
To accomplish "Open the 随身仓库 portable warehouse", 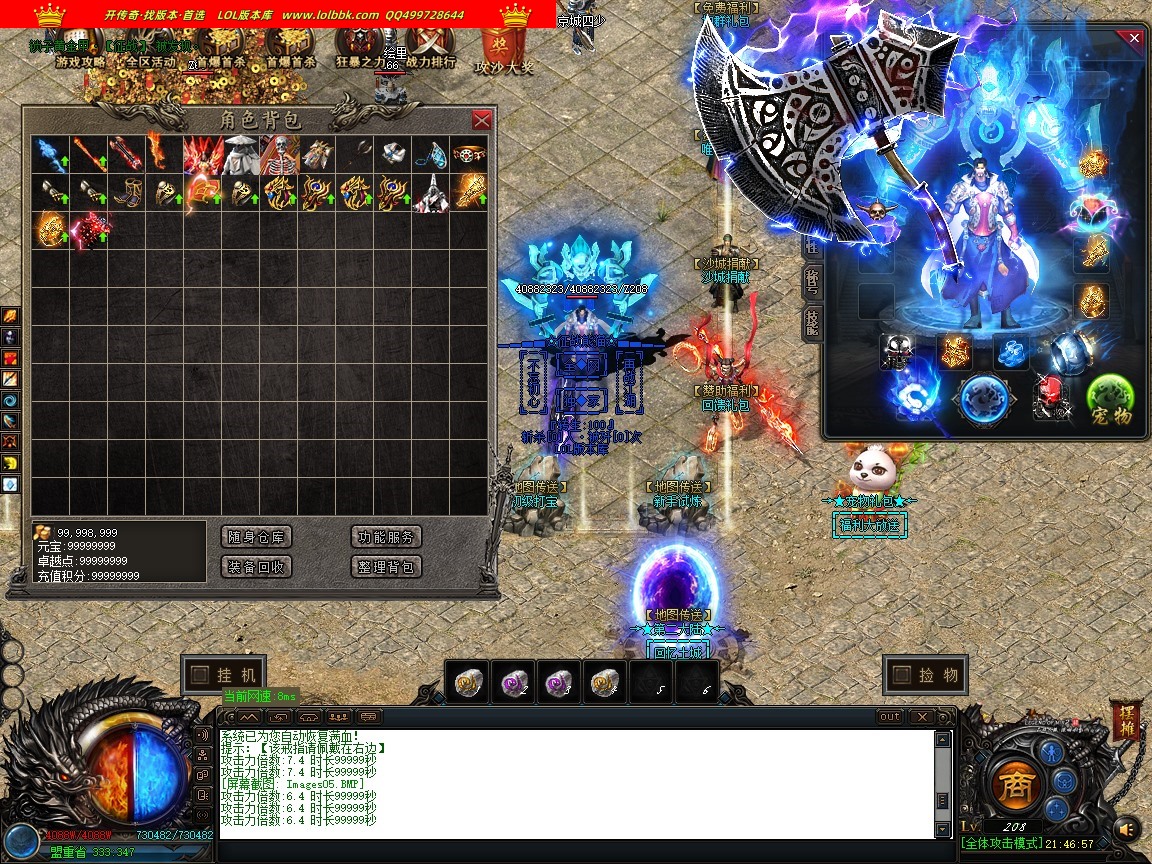I will tap(257, 537).
